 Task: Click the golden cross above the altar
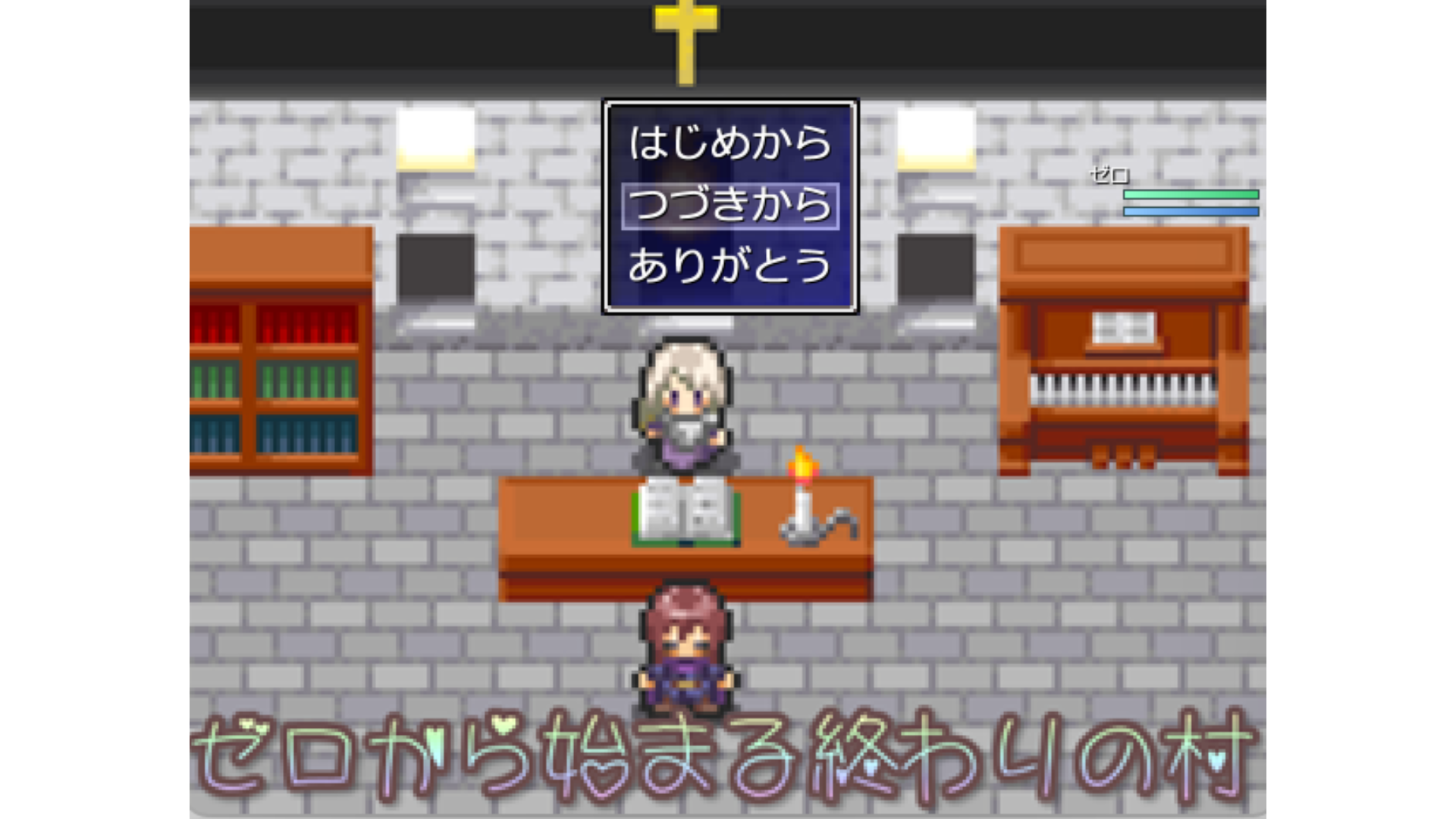[683, 38]
